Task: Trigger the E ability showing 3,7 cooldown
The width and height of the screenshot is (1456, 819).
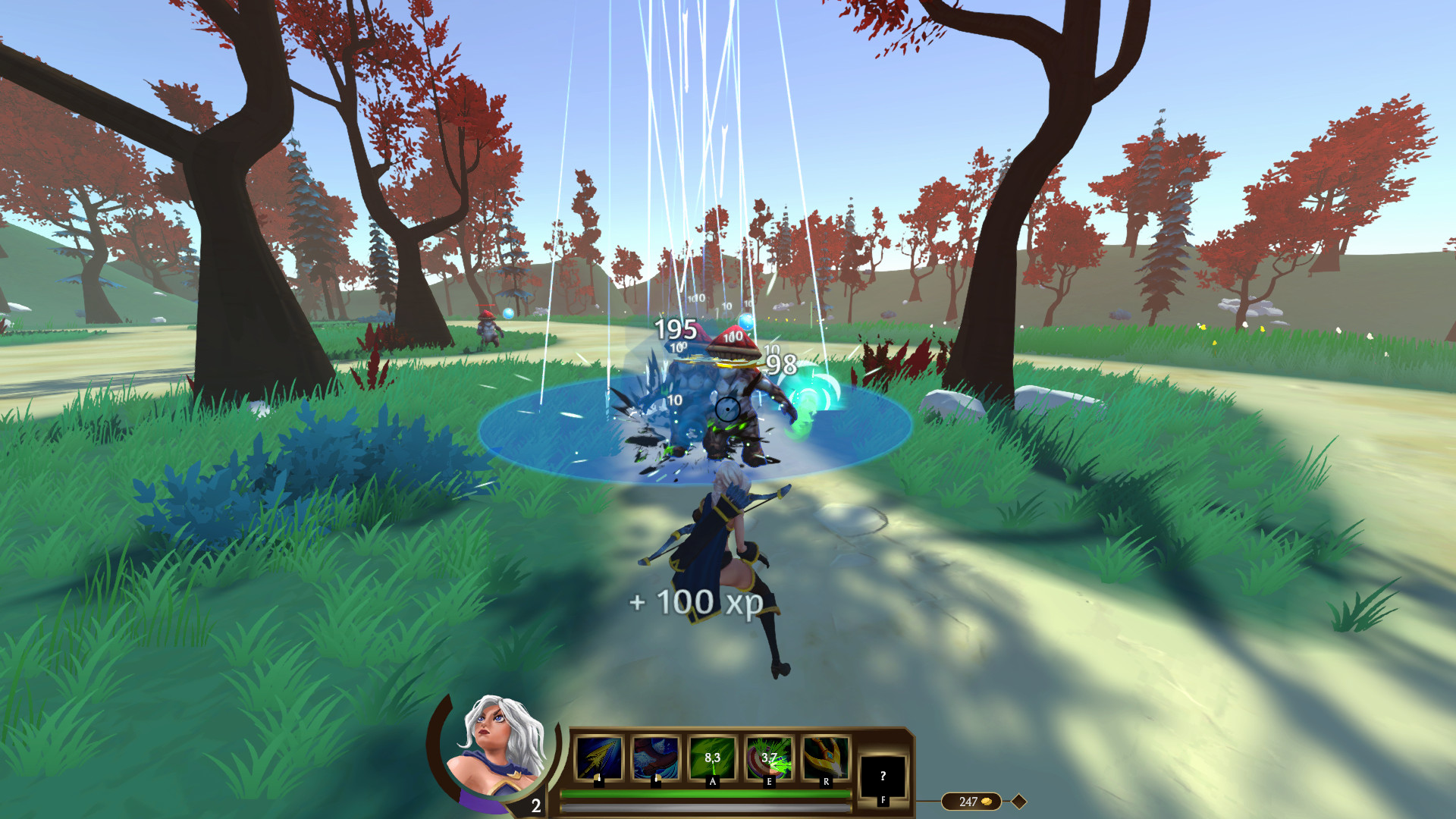Action: tap(770, 758)
